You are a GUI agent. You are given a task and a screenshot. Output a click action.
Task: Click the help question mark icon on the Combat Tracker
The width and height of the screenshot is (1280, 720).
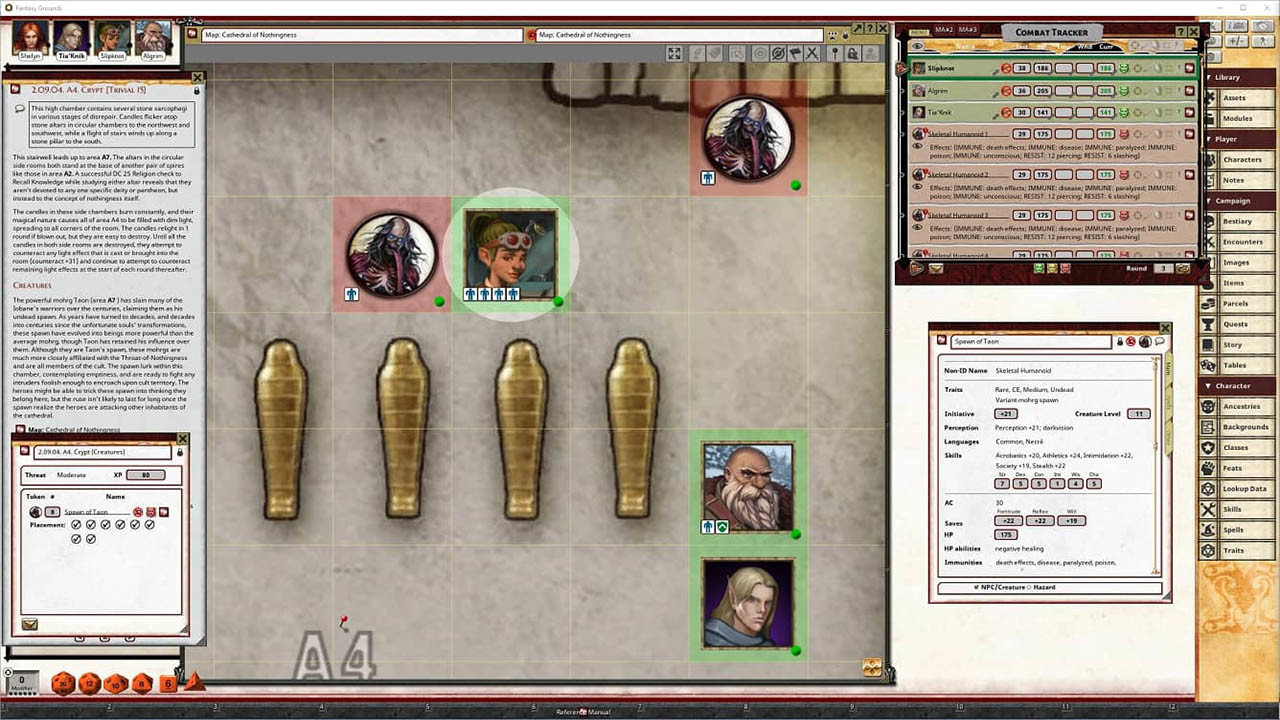point(1180,31)
